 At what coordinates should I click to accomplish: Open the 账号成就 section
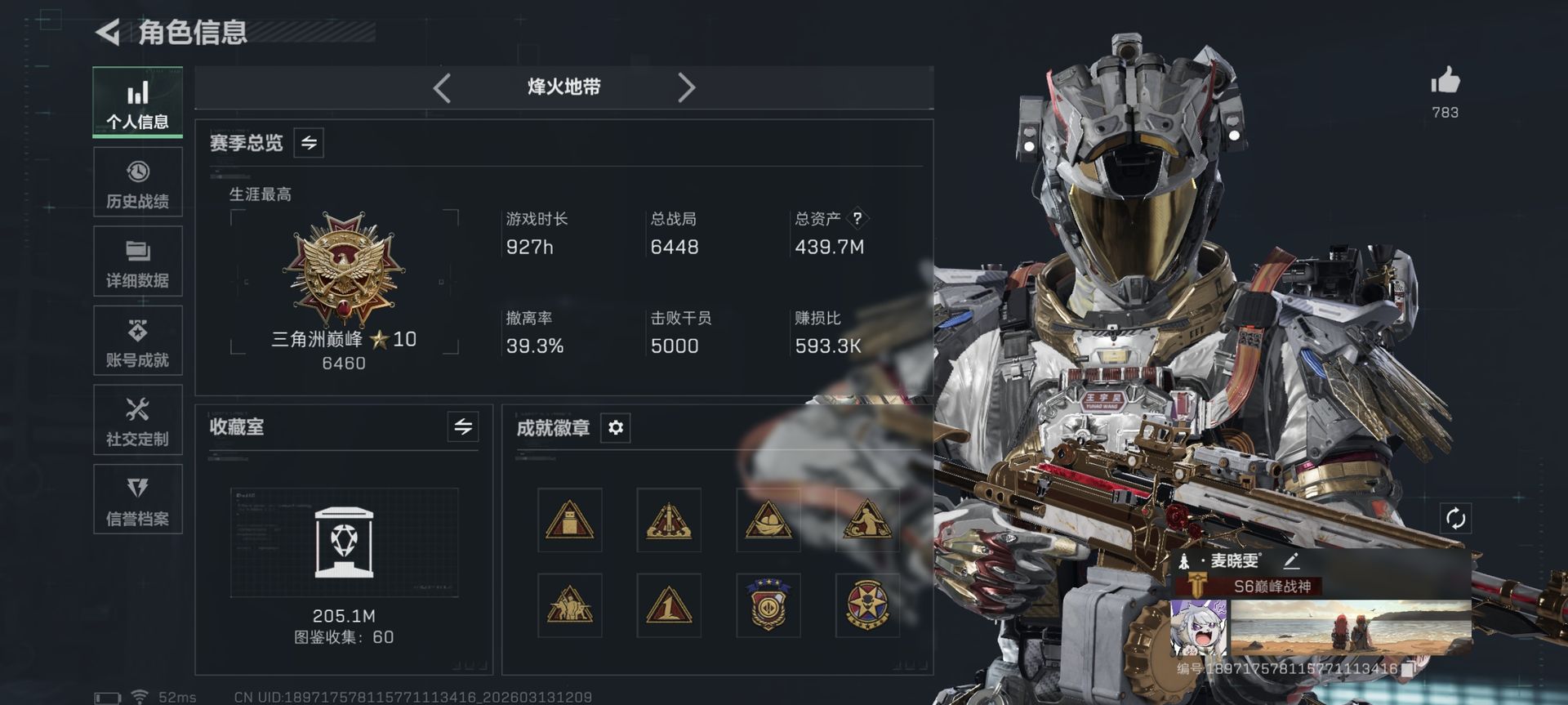coord(137,341)
